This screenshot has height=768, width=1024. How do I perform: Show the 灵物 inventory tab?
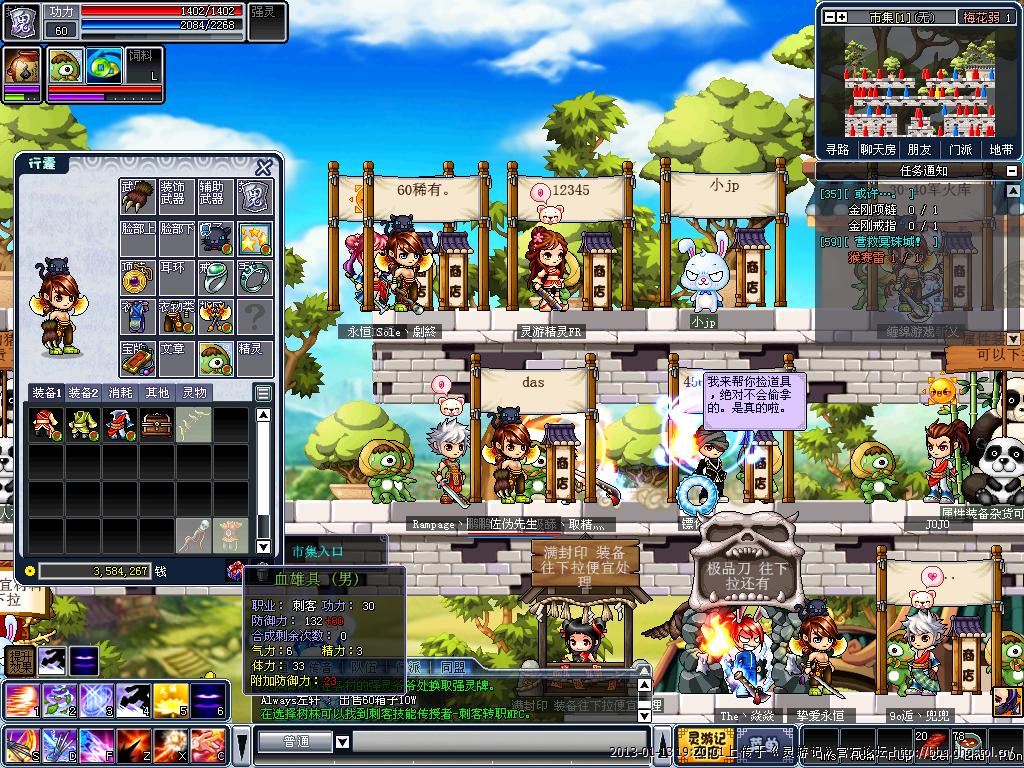click(x=194, y=393)
